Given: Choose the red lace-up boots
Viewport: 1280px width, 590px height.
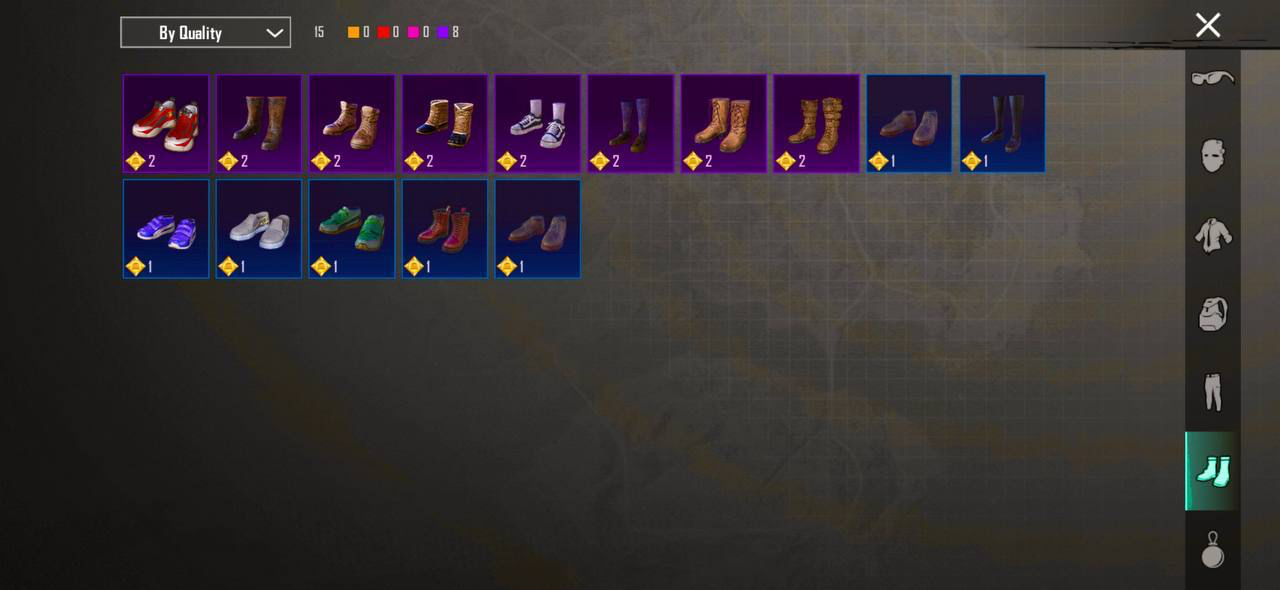Looking at the screenshot, I should coord(445,228).
